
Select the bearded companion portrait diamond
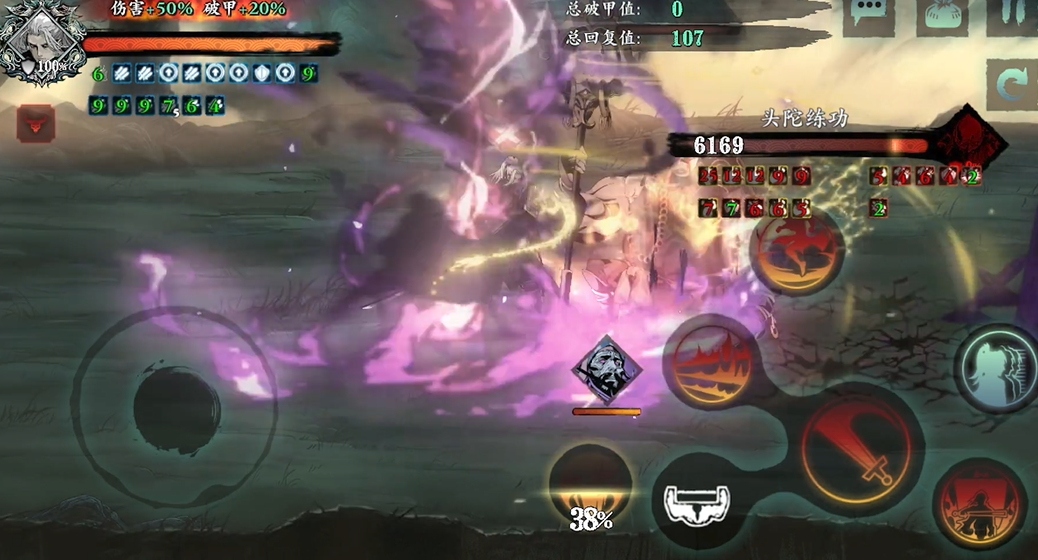pyautogui.click(x=607, y=368)
